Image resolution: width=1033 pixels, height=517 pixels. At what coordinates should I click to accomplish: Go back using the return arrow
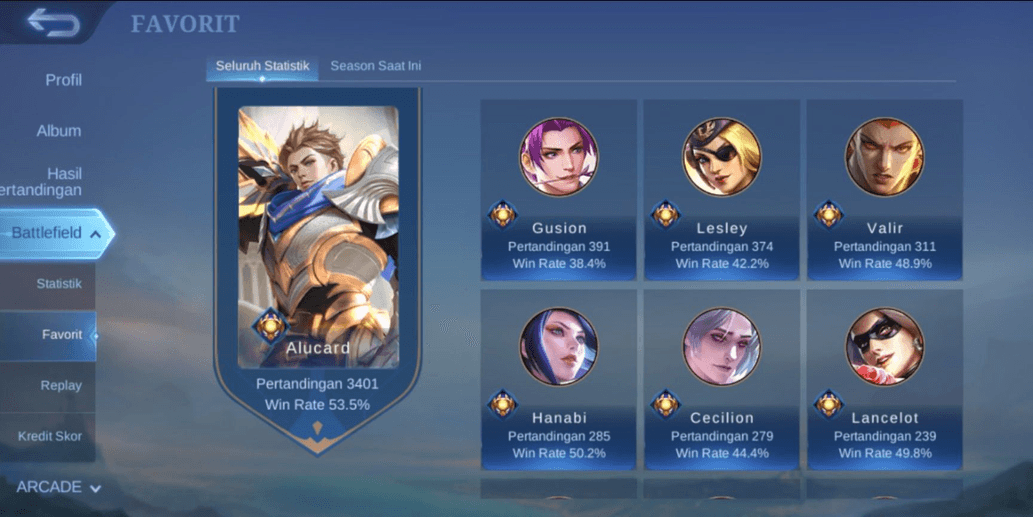pos(54,22)
